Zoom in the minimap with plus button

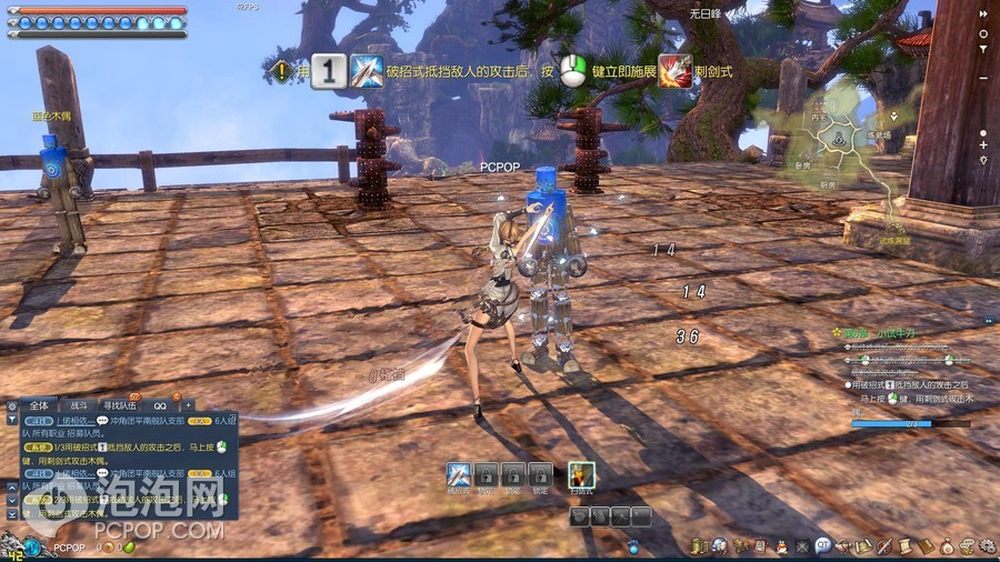(x=984, y=145)
